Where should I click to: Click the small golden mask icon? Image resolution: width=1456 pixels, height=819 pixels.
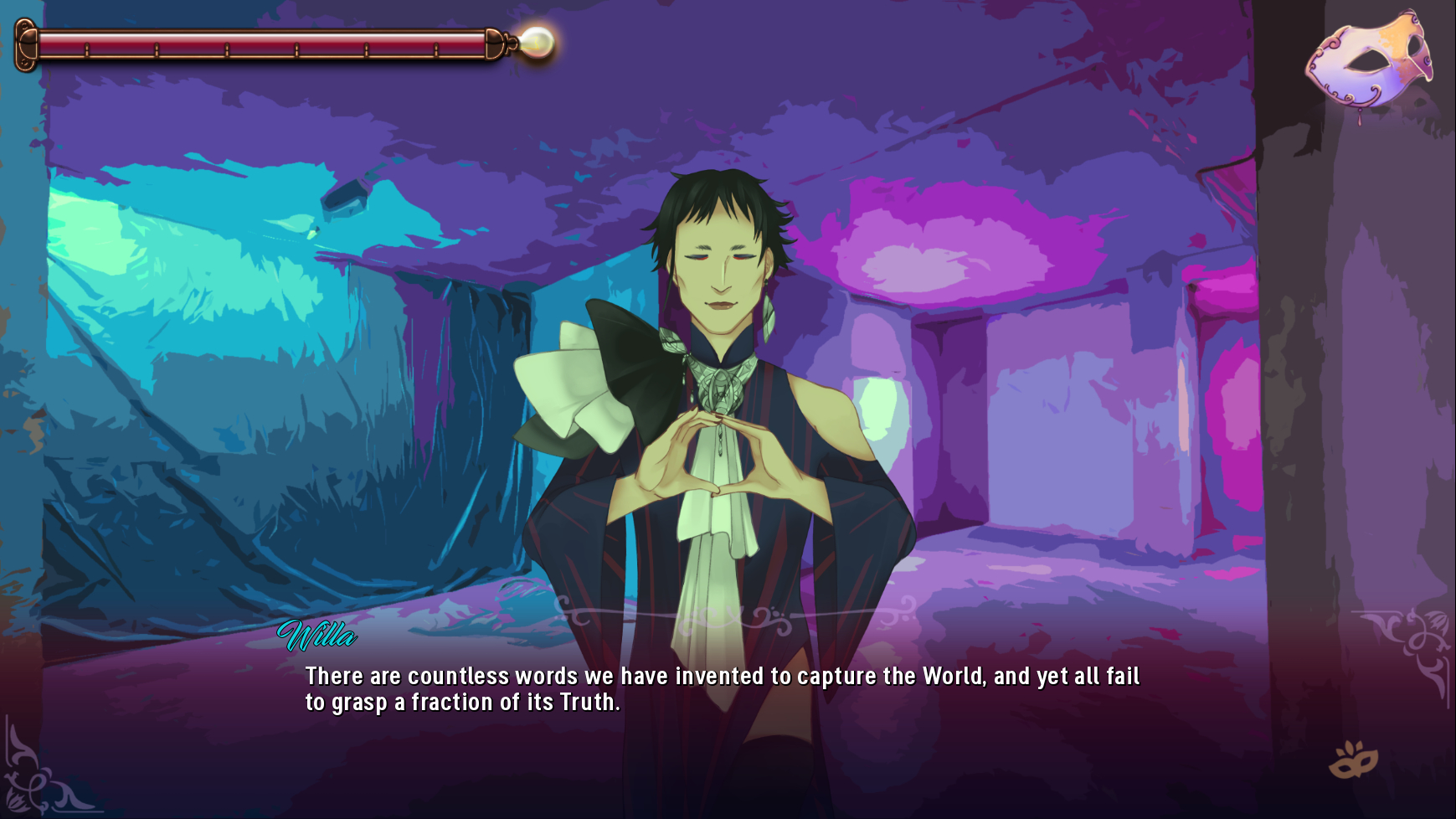click(x=1353, y=760)
